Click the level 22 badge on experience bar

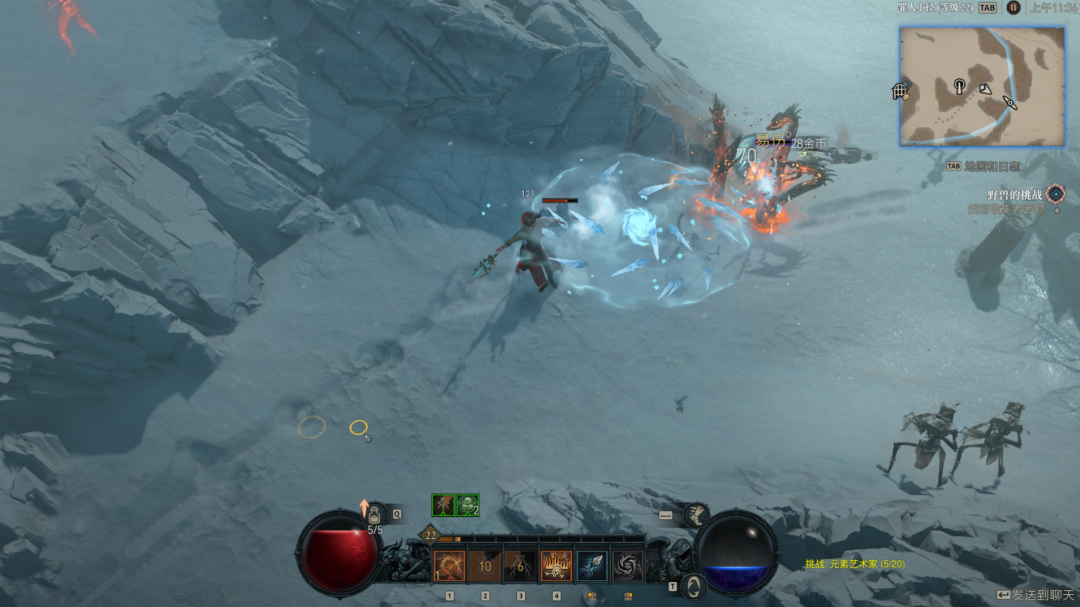click(x=430, y=535)
